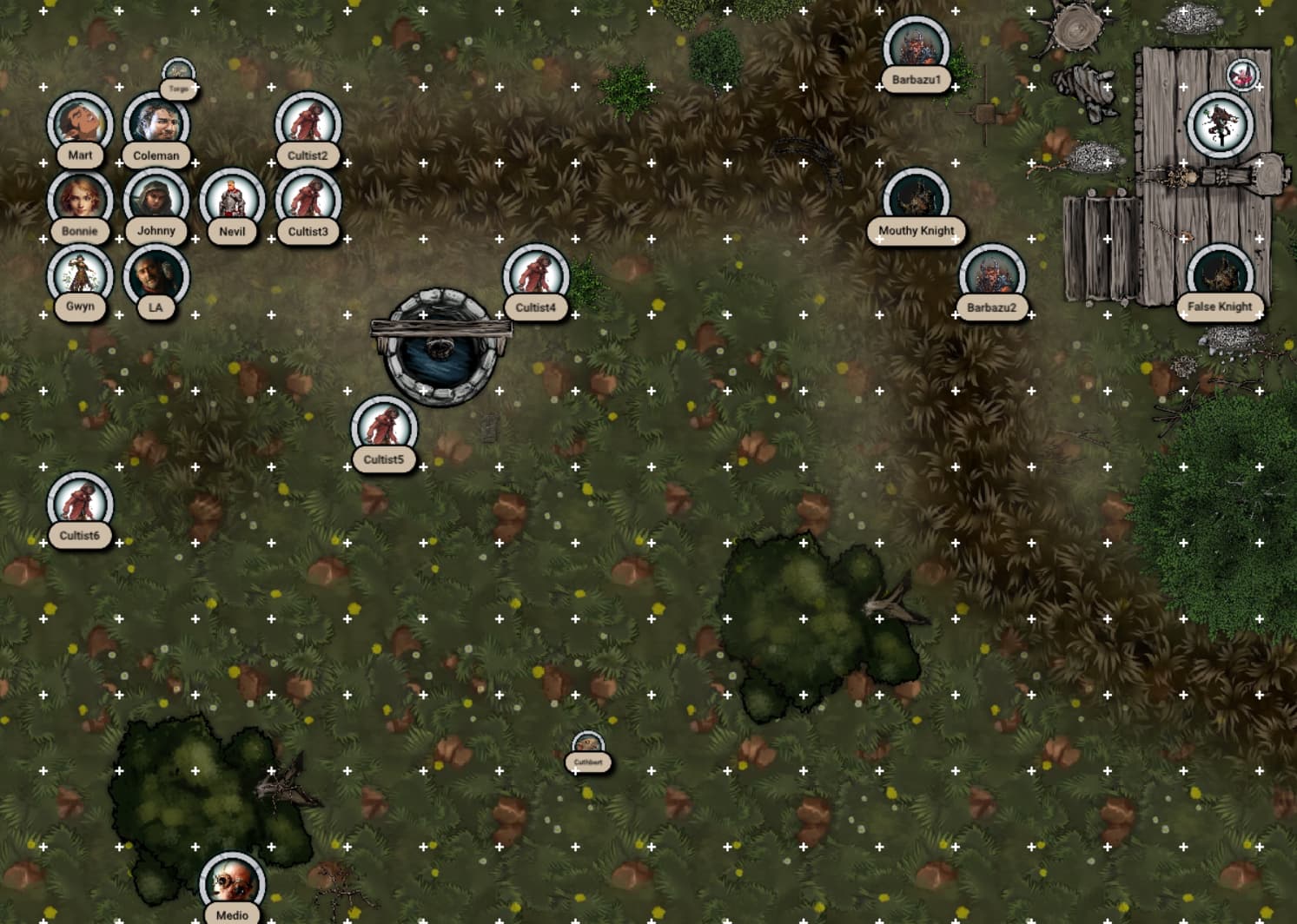Pick the Bonnie token

pos(80,200)
